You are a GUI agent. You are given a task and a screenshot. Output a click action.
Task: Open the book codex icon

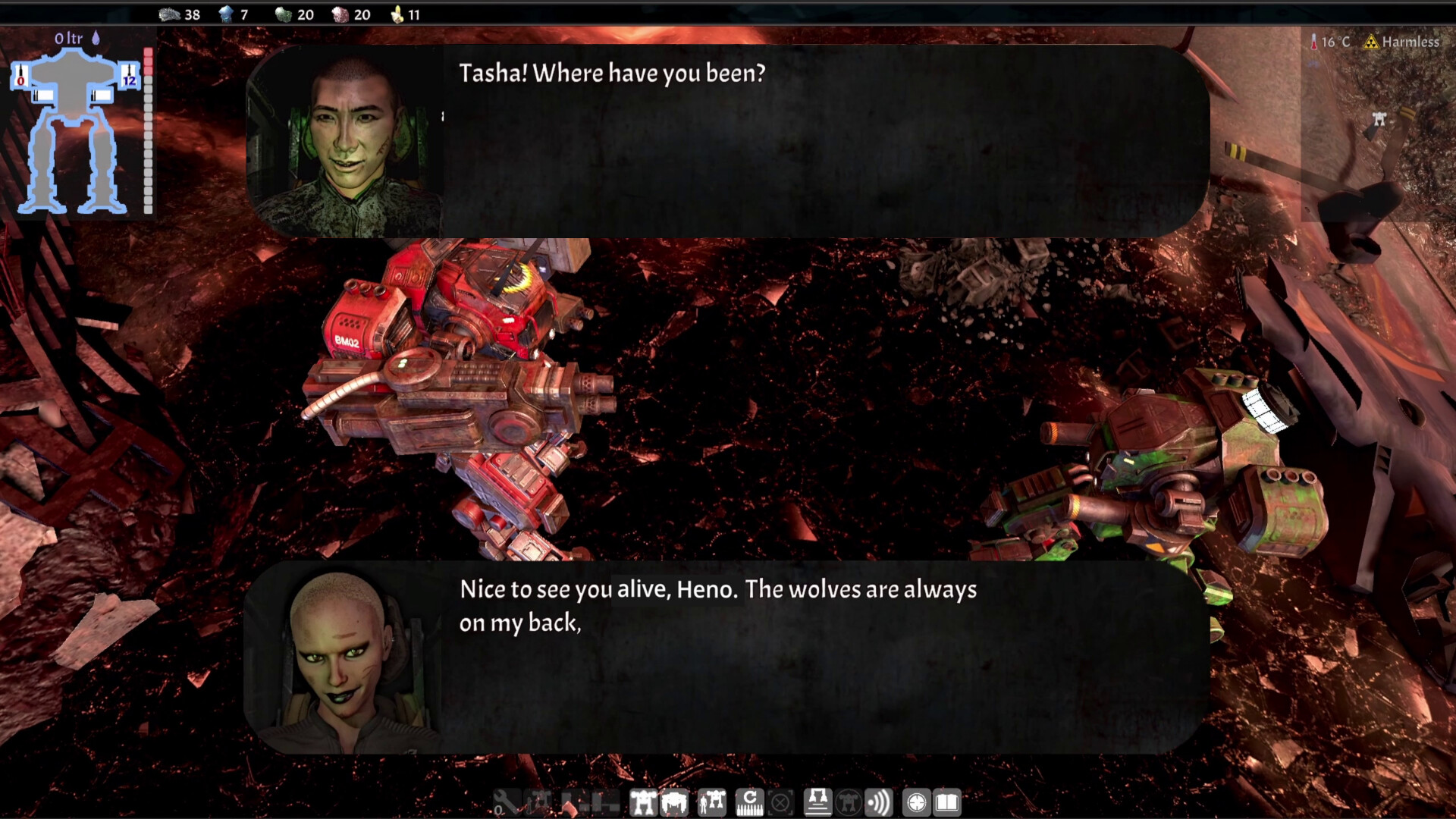point(948,802)
